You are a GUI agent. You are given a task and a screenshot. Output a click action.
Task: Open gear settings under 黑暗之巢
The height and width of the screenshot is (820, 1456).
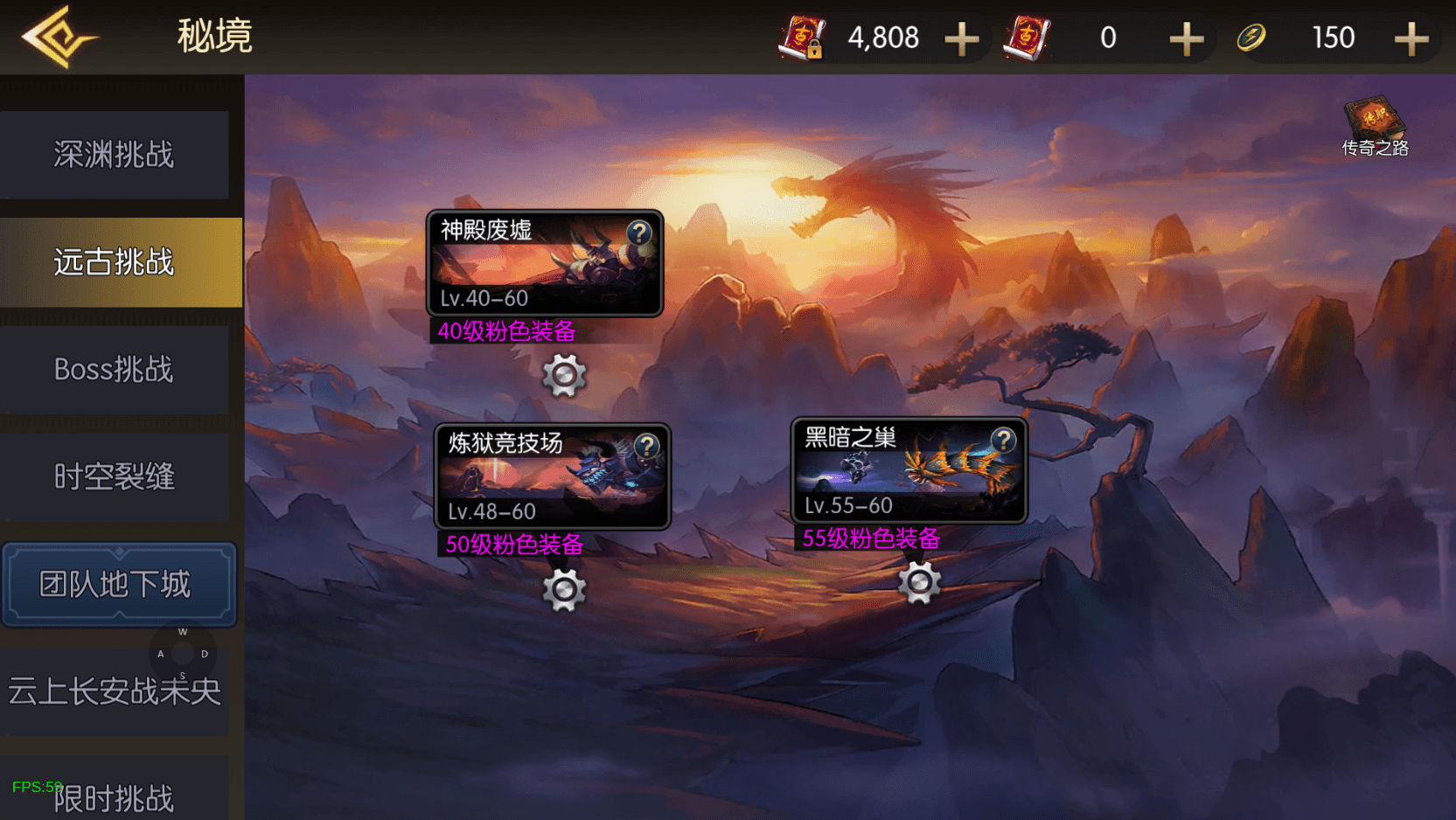point(919,582)
